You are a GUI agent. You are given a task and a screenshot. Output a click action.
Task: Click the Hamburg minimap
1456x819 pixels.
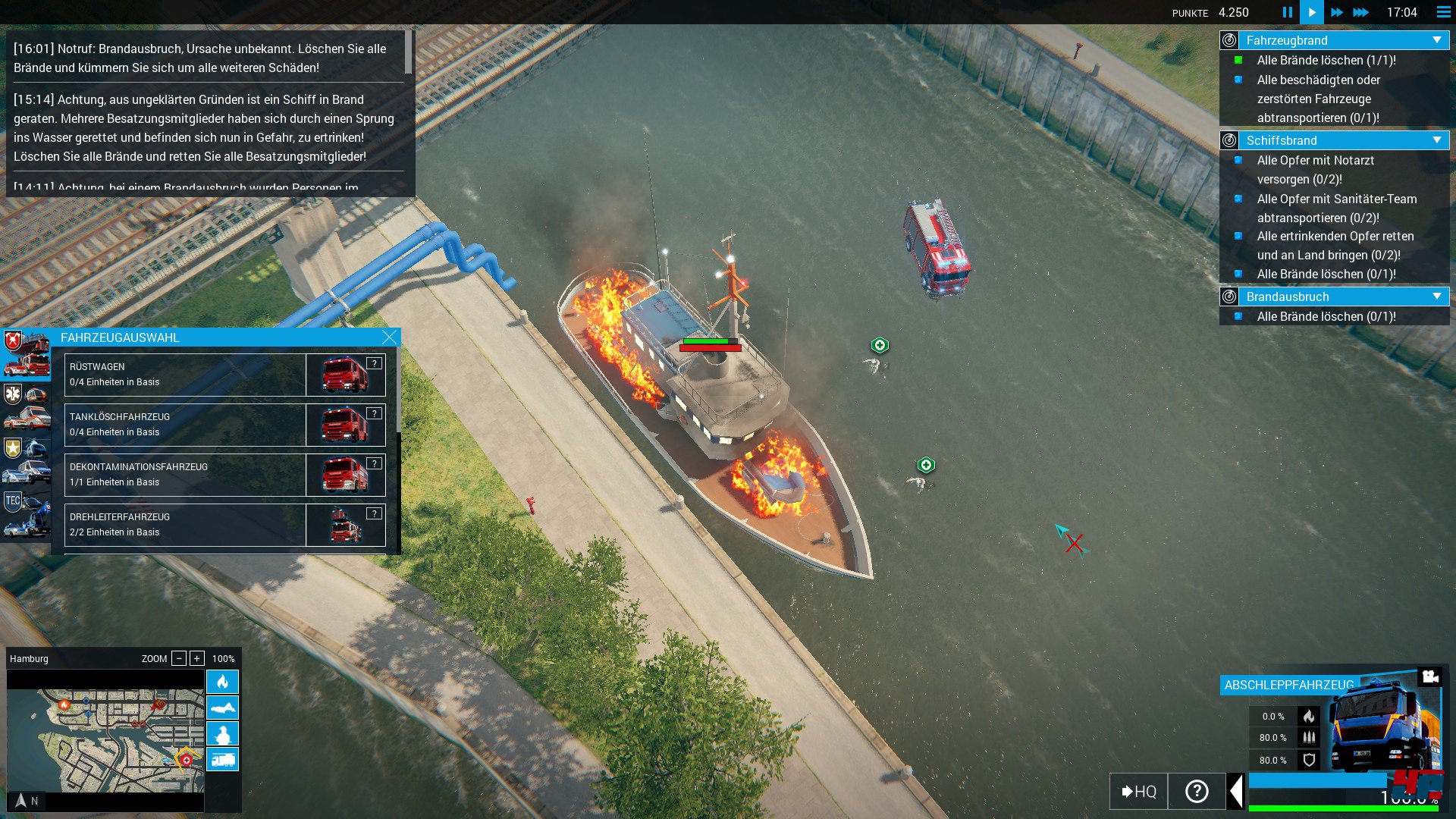tap(105, 740)
